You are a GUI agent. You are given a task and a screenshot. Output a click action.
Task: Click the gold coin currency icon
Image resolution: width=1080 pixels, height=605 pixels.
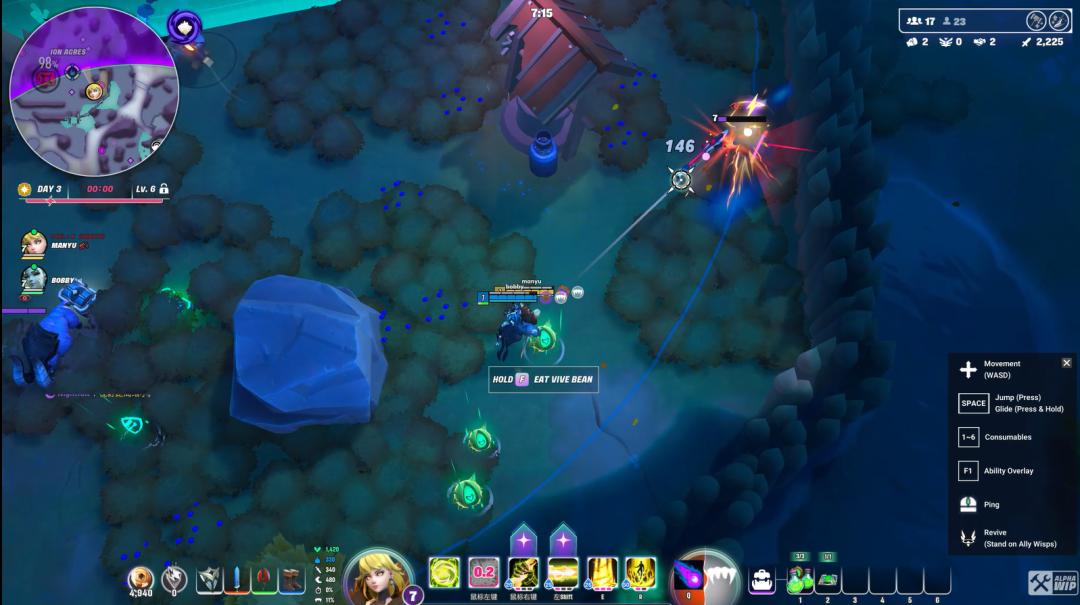pos(142,578)
